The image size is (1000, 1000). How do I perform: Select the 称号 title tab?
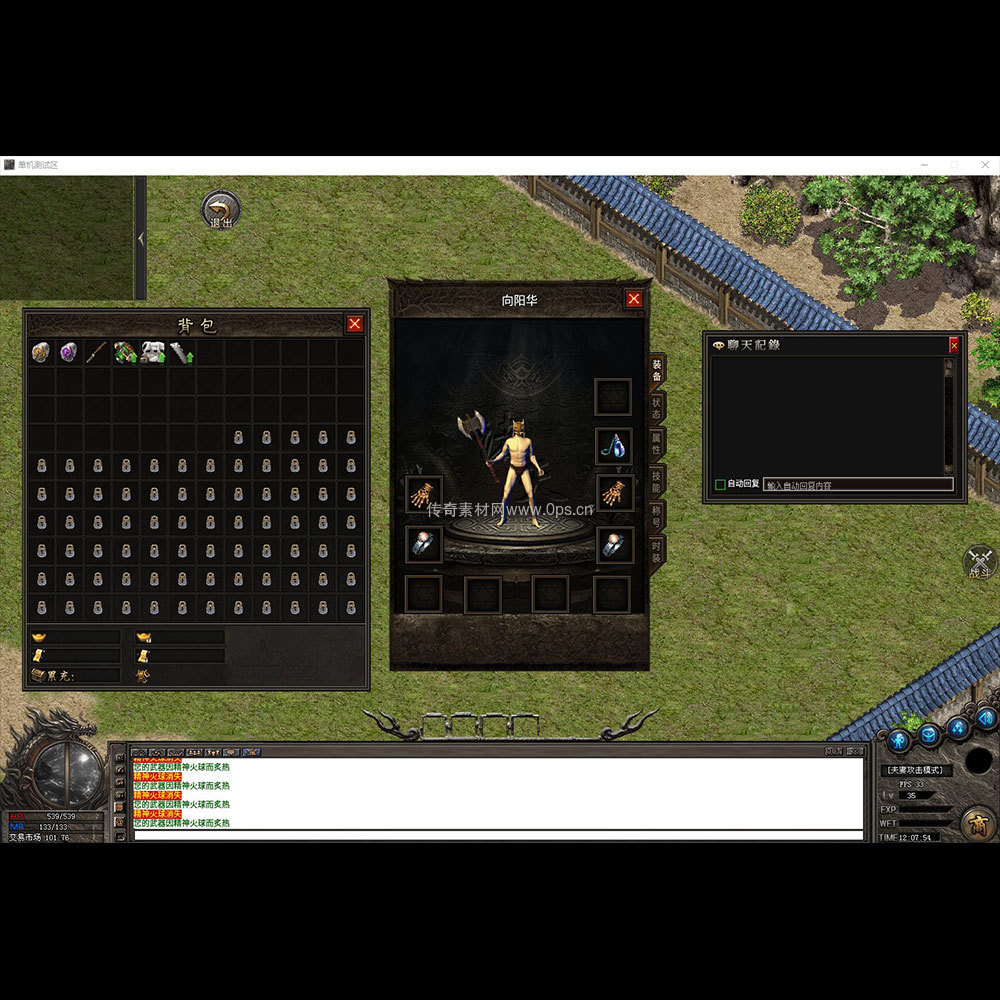coord(656,515)
